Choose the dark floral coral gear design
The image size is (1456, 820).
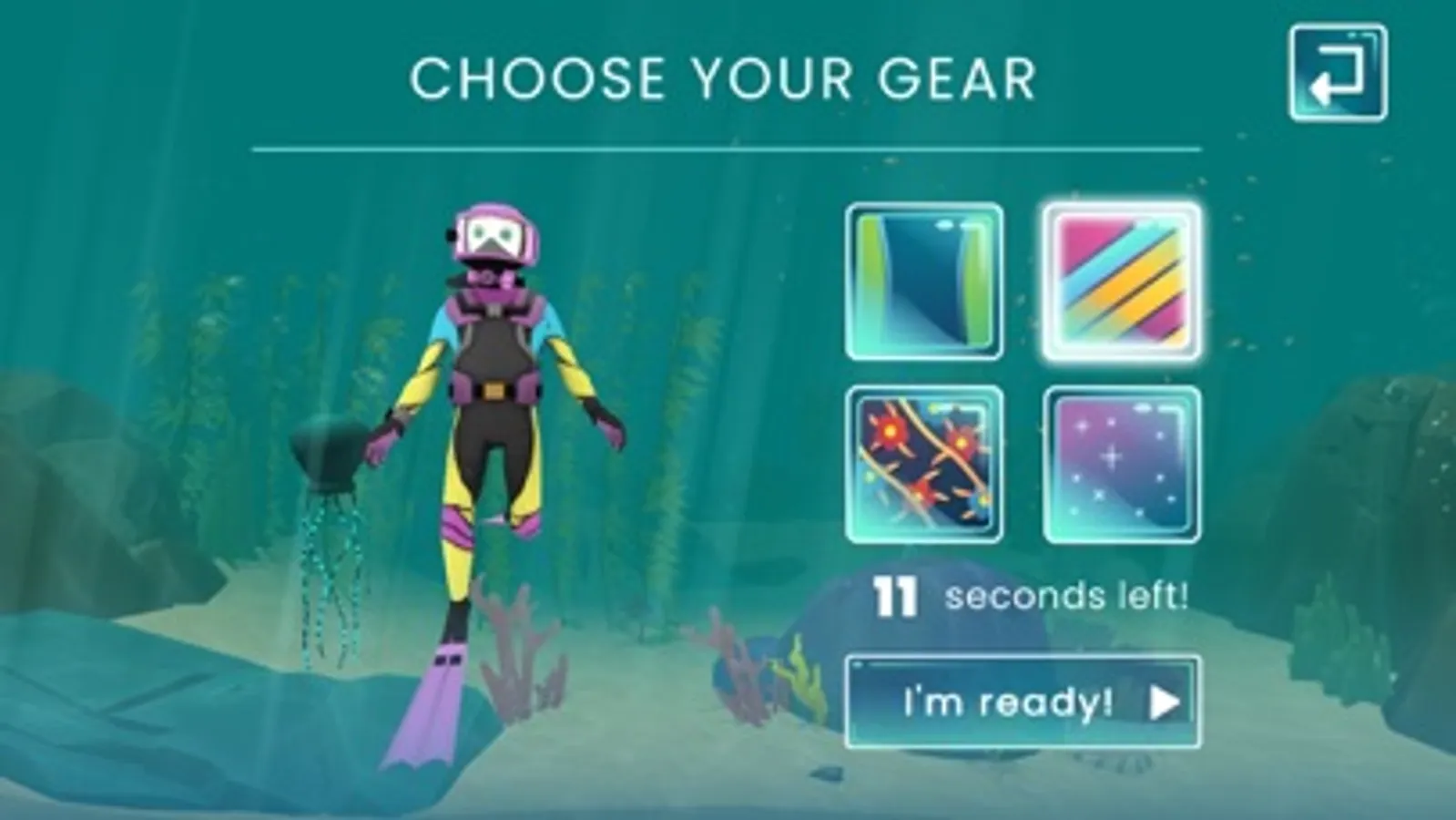[922, 461]
